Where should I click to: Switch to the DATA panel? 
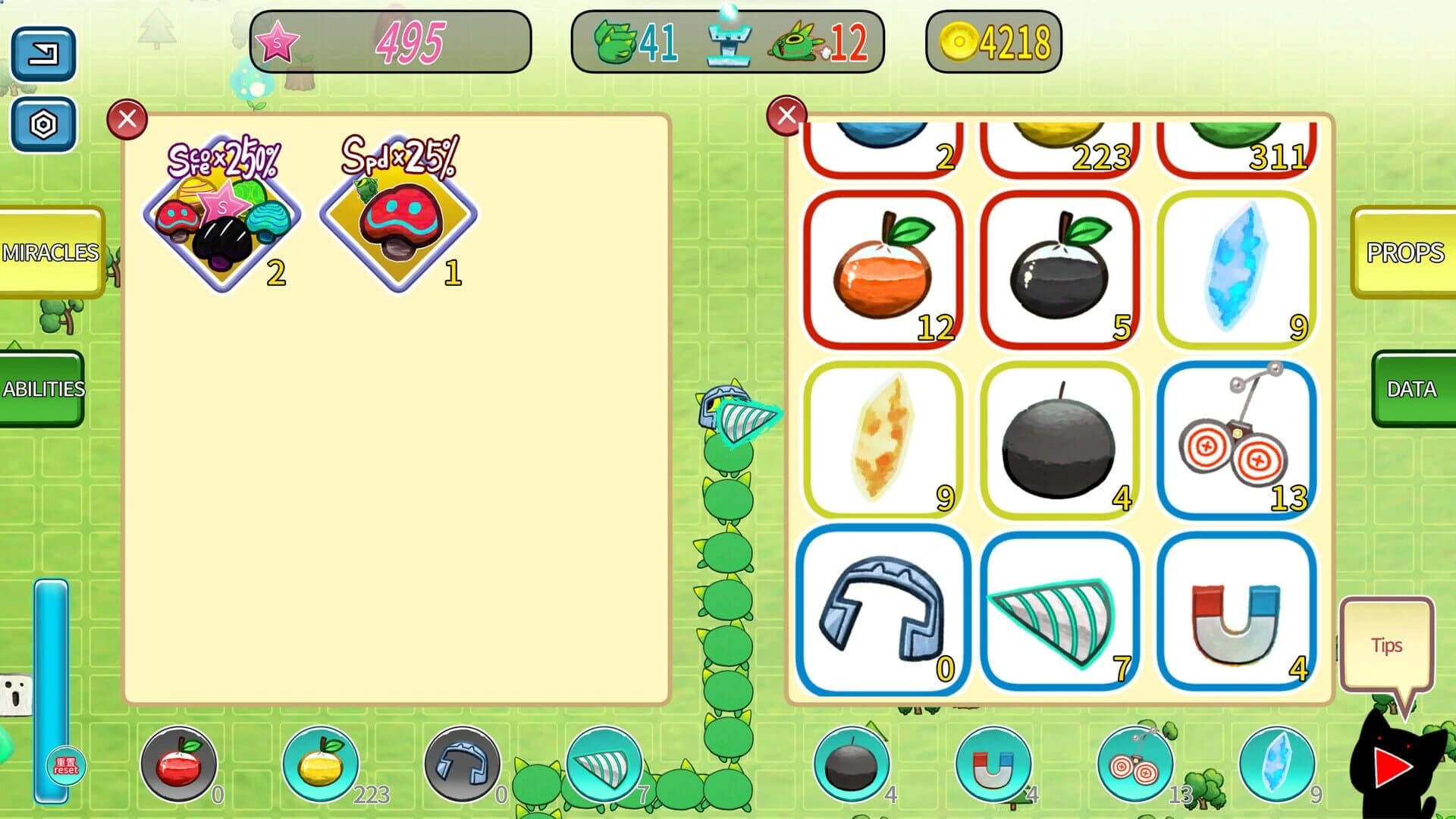[1412, 389]
